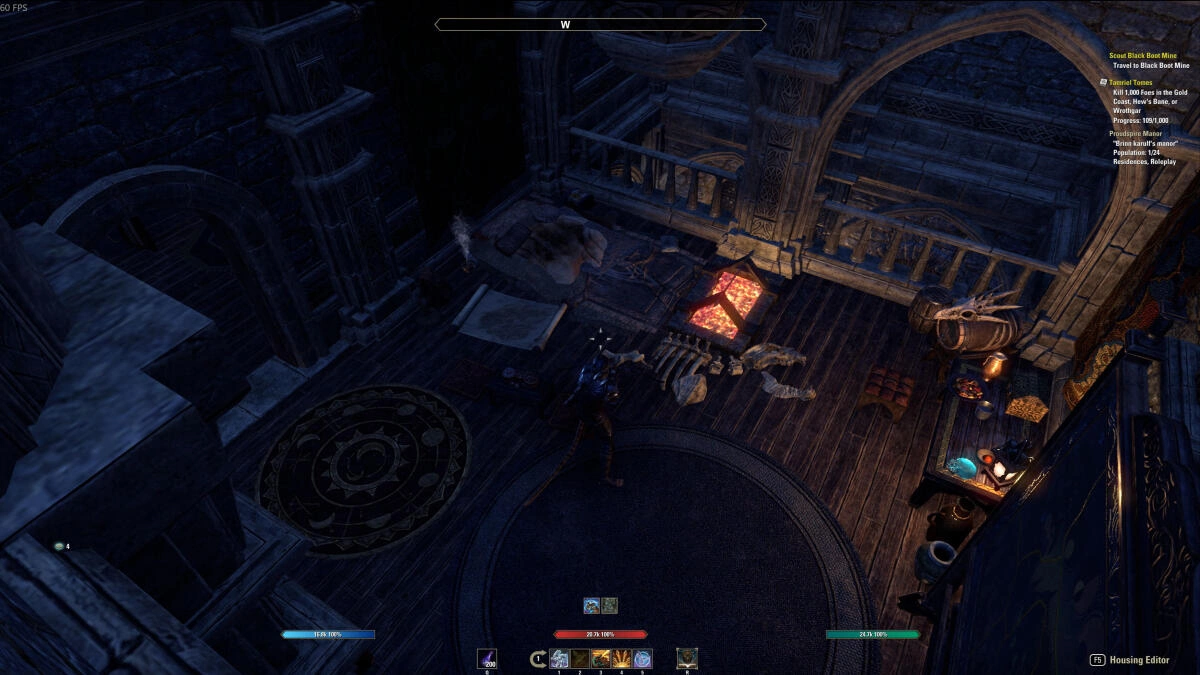This screenshot has width=1200, height=675.
Task: Click the Proudspire Manor house tracker
Action: tap(1137, 133)
